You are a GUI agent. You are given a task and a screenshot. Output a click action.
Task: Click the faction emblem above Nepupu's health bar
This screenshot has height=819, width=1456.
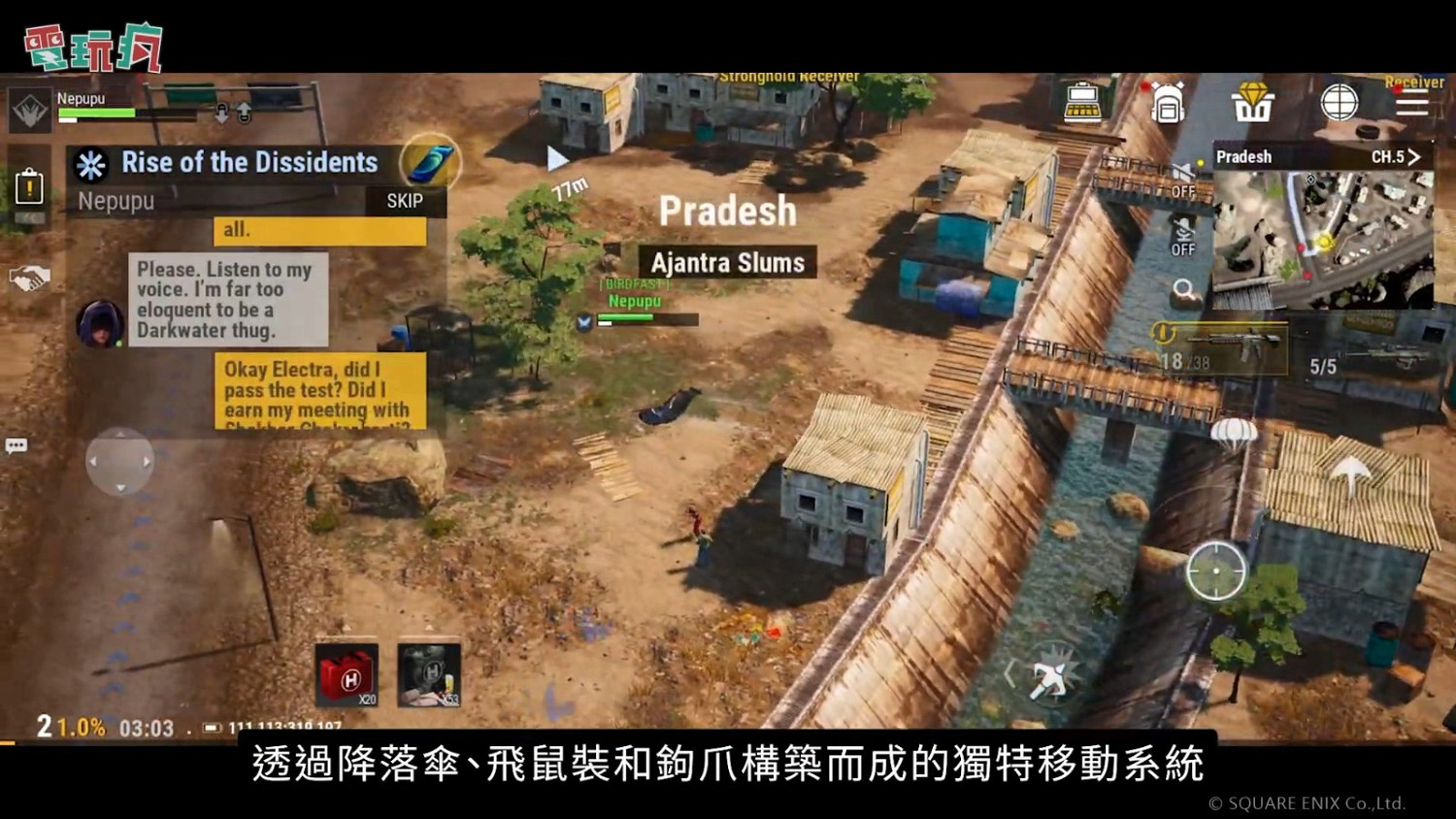29,112
